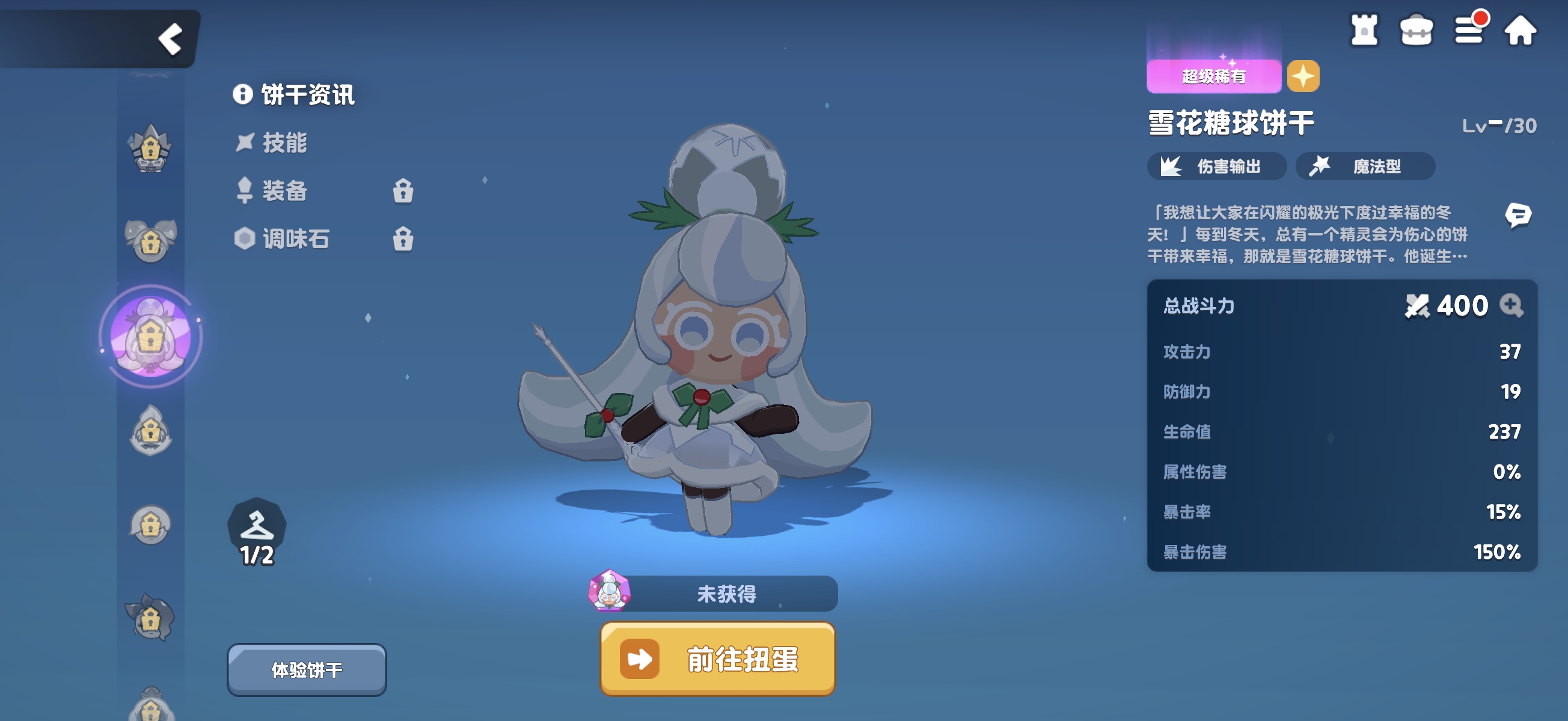The height and width of the screenshot is (721, 1568).
Task: Open the castle lobby icon top right
Action: (x=1365, y=30)
